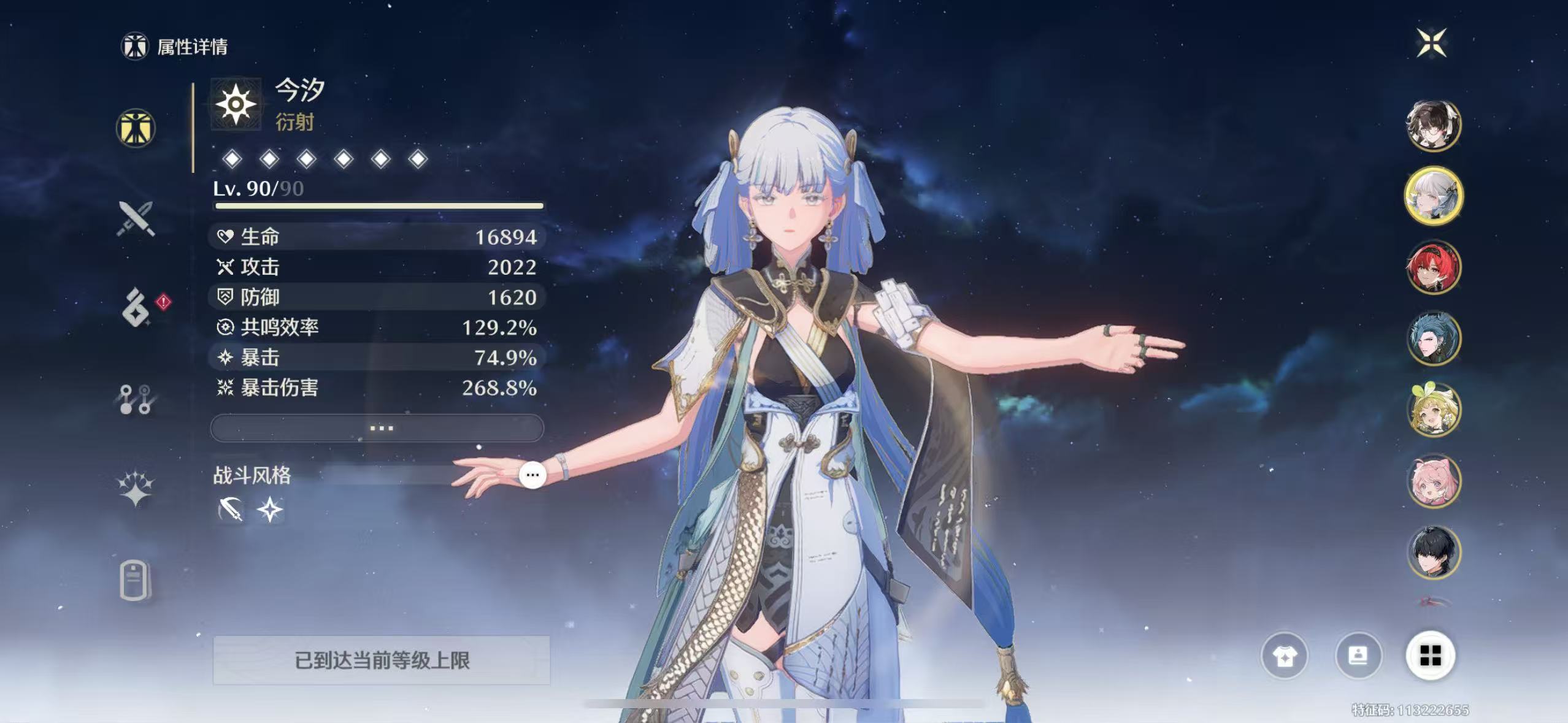The width and height of the screenshot is (1568, 723).
Task: Switch to the echo tab with alert badge
Action: (136, 307)
